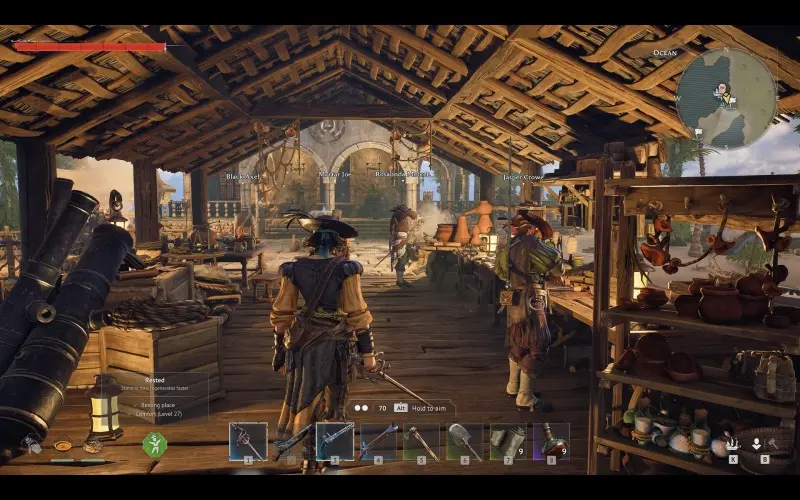Viewport: 800px width, 500px height.
Task: Click the green Rested buff icon
Action: click(x=154, y=444)
